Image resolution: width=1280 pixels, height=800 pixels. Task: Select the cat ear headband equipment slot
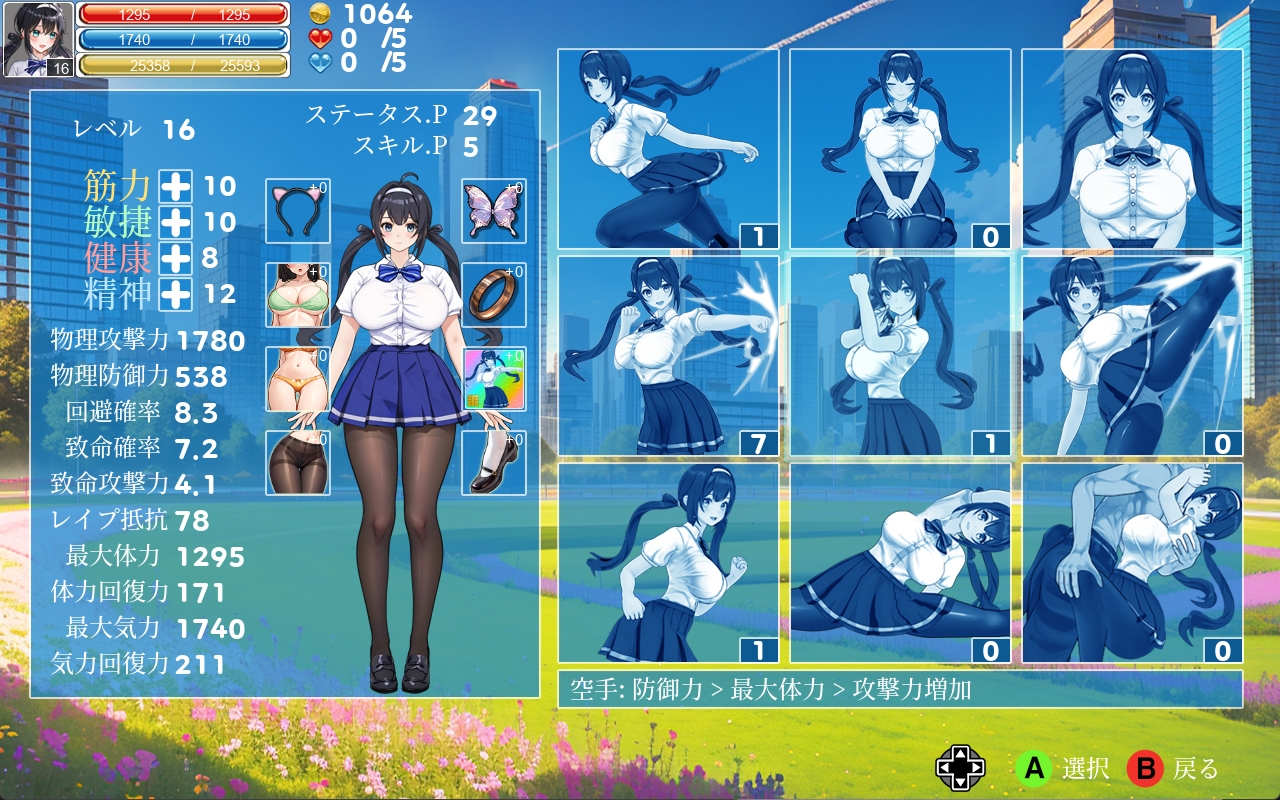pyautogui.click(x=298, y=211)
